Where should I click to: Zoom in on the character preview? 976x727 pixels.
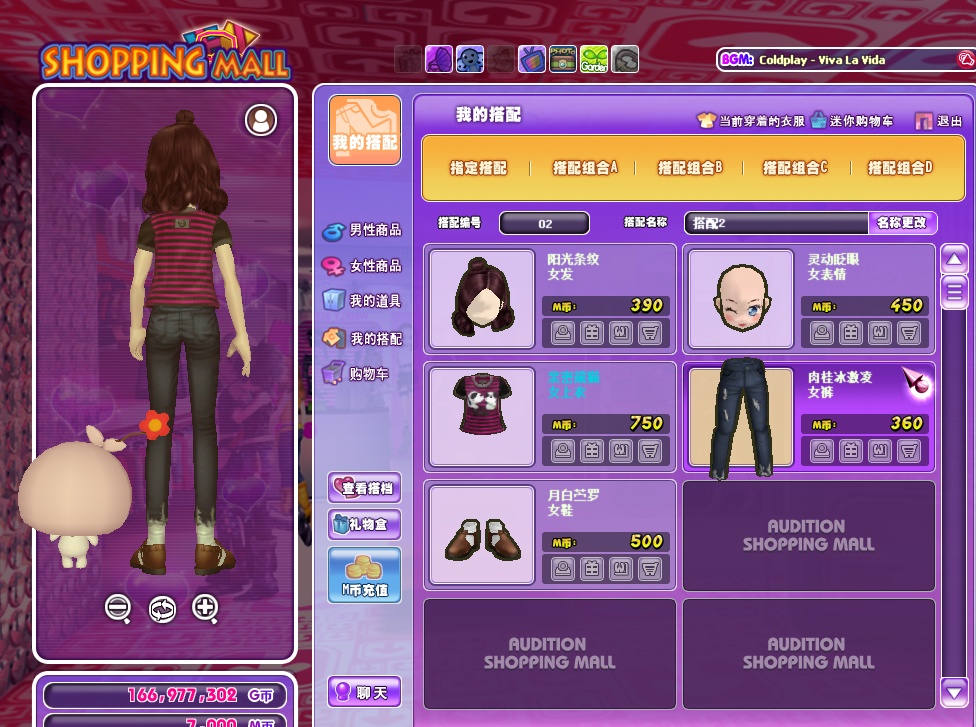(206, 607)
